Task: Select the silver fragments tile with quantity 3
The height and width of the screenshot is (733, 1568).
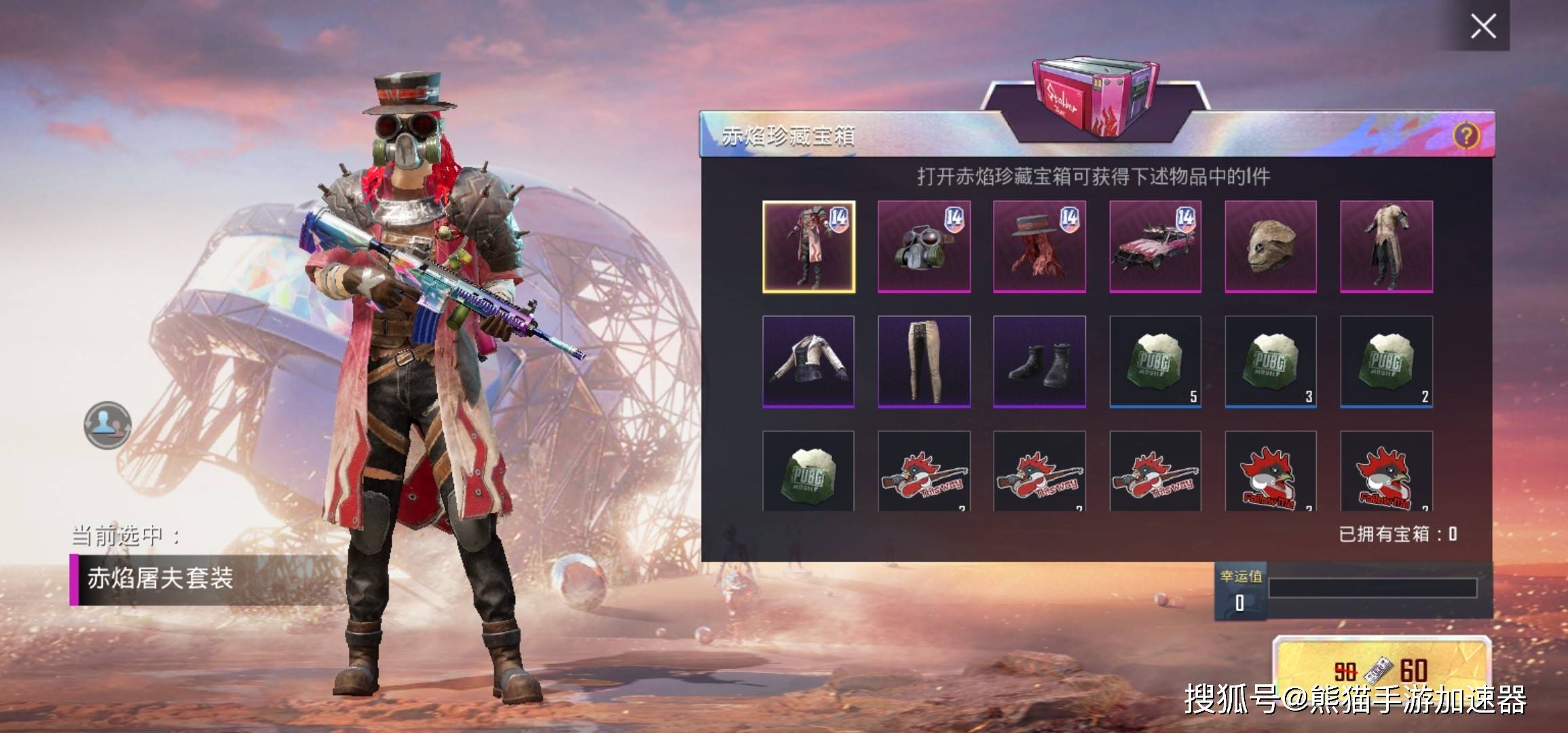Action: point(1271,362)
